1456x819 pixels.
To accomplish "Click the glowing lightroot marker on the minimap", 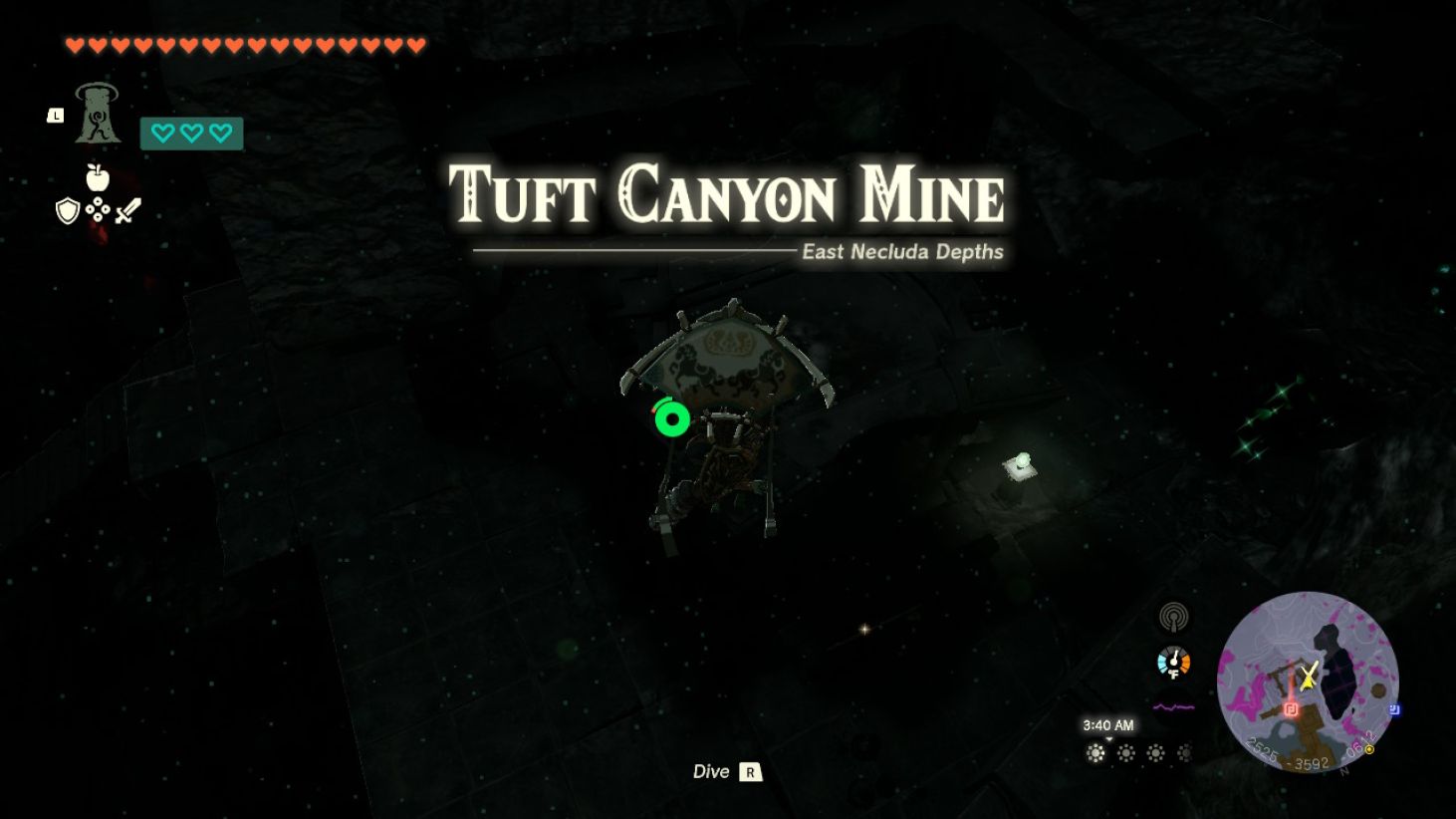I will click(x=1291, y=709).
